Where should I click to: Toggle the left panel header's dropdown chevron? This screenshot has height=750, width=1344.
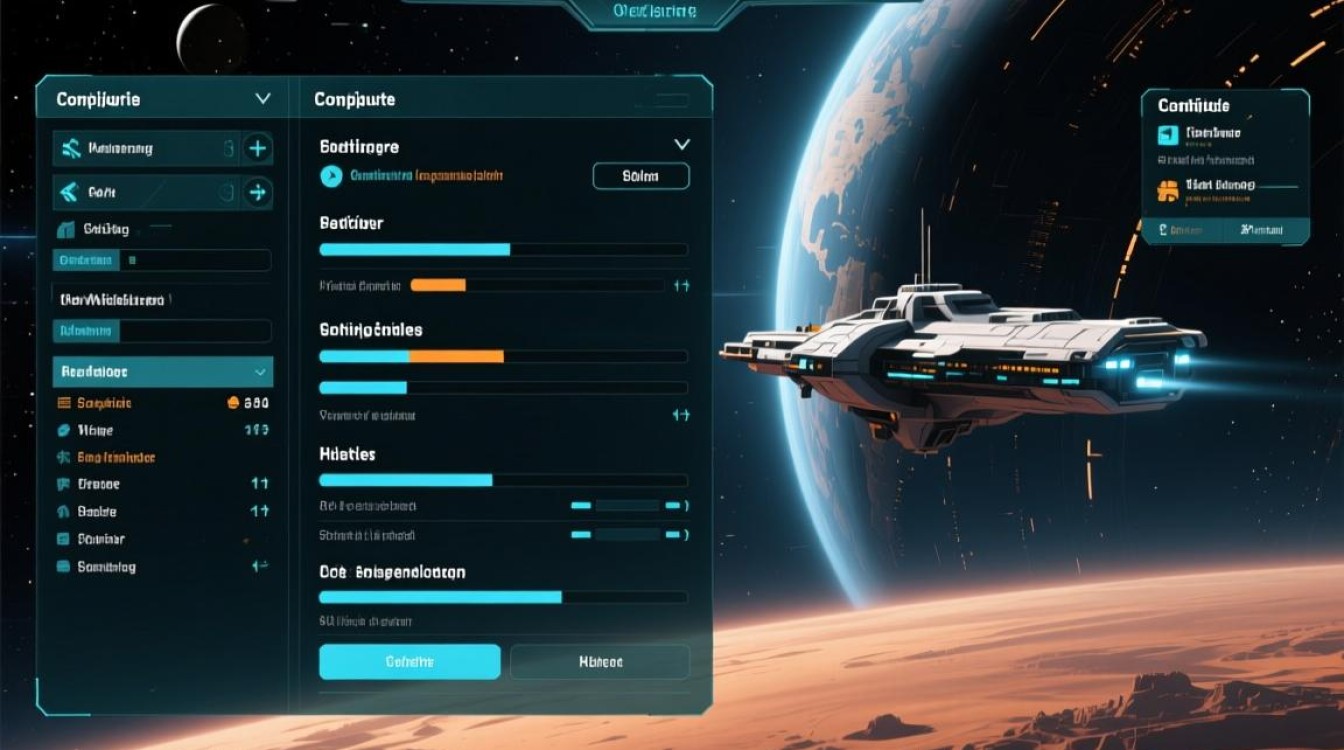(263, 99)
